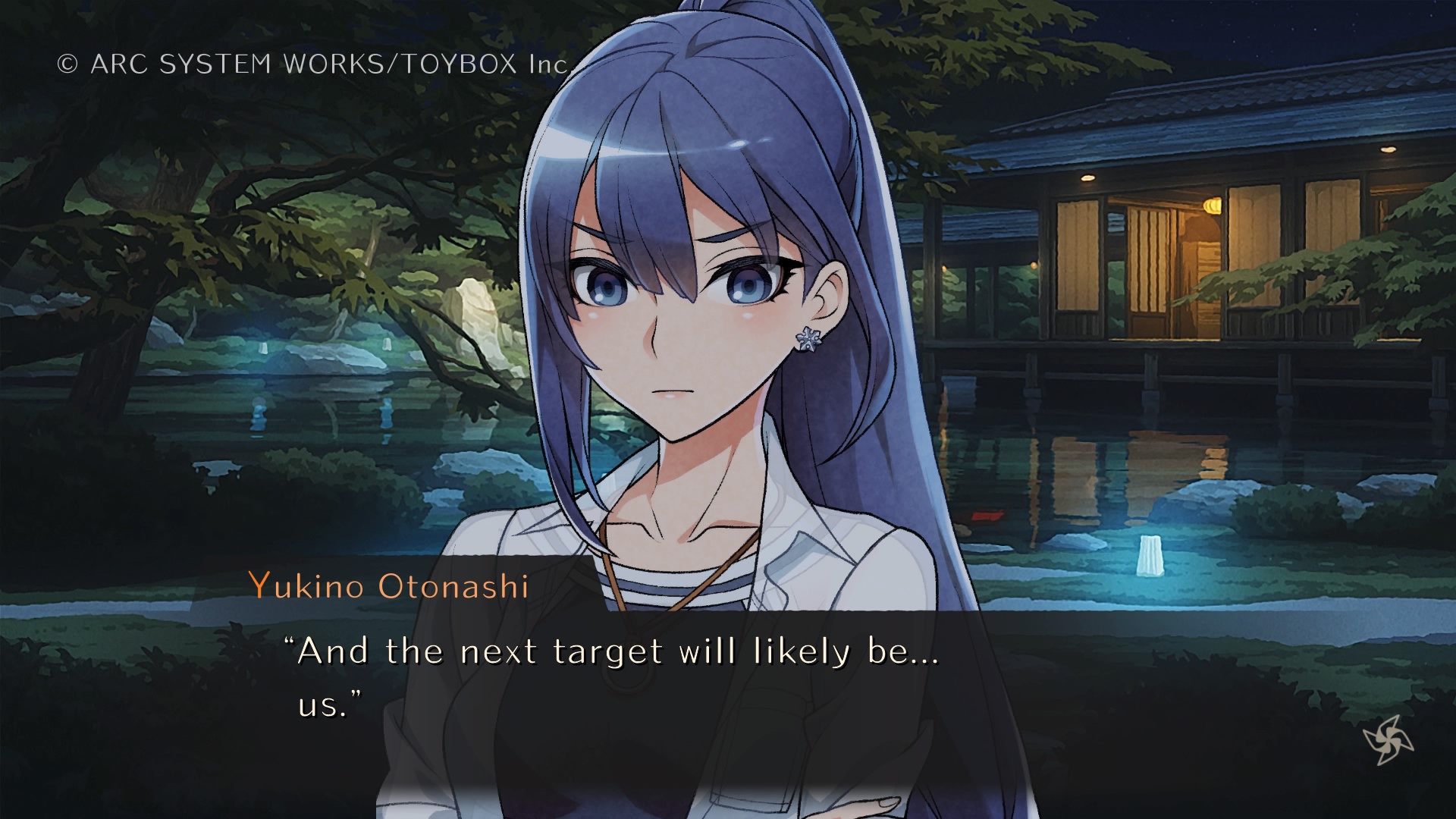
Task: Click the pinwheel advance-dialogue icon
Action: 1388,739
